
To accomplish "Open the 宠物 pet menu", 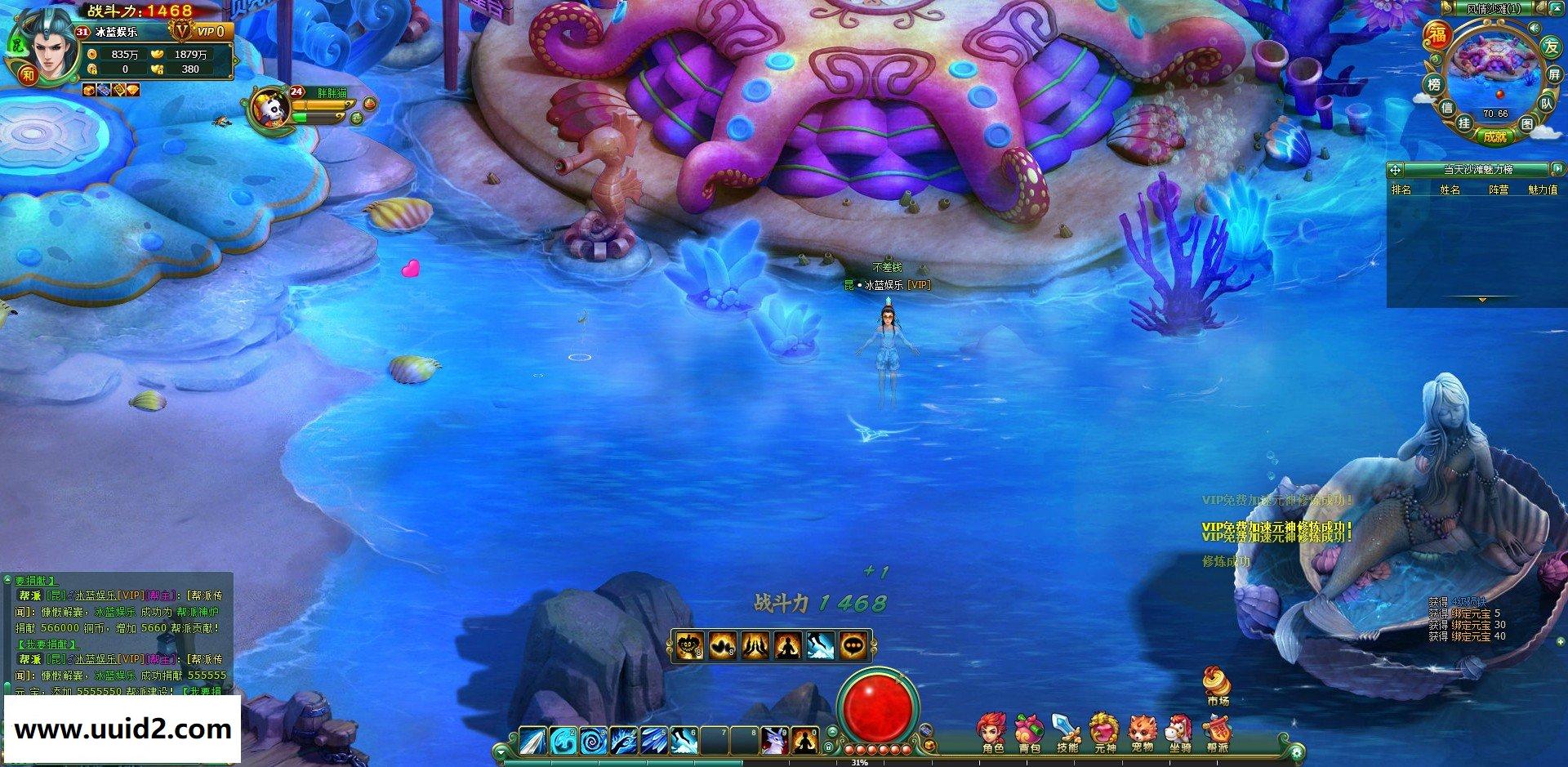I will [x=1142, y=731].
